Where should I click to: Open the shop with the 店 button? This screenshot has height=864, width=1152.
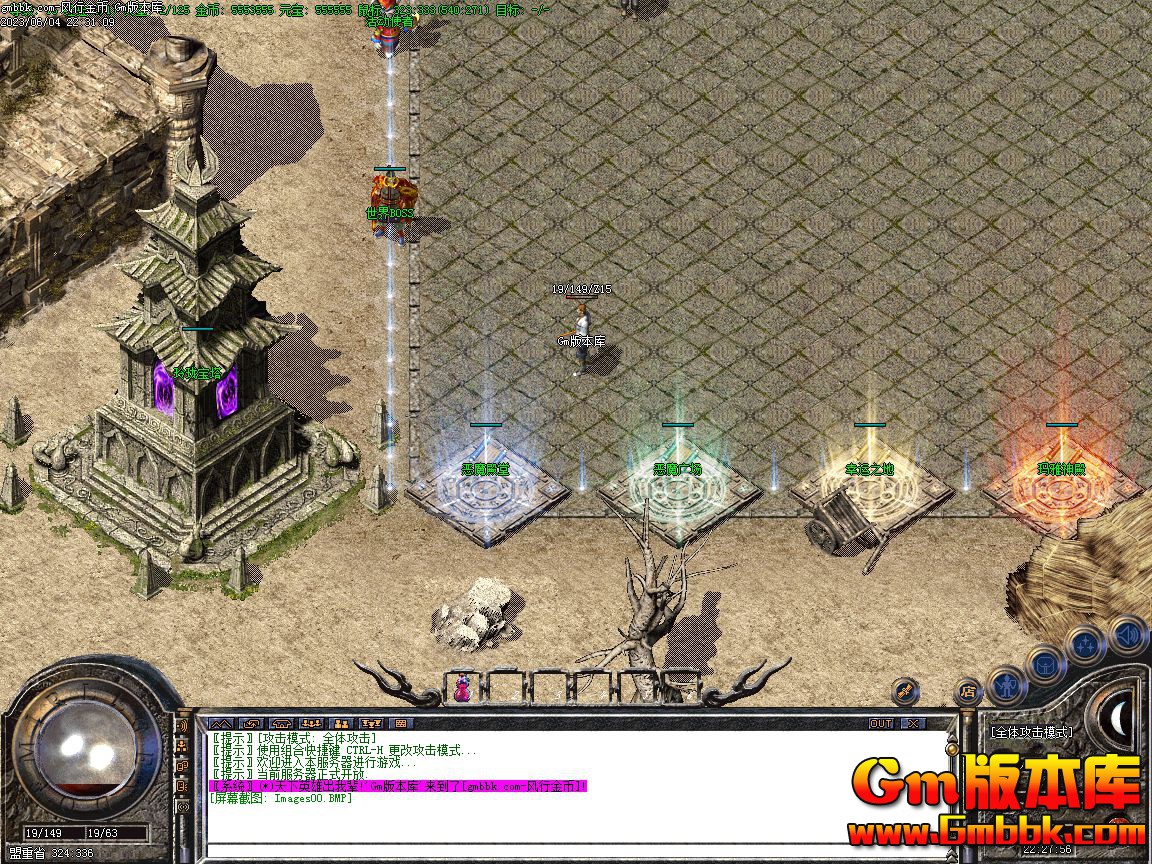968,690
